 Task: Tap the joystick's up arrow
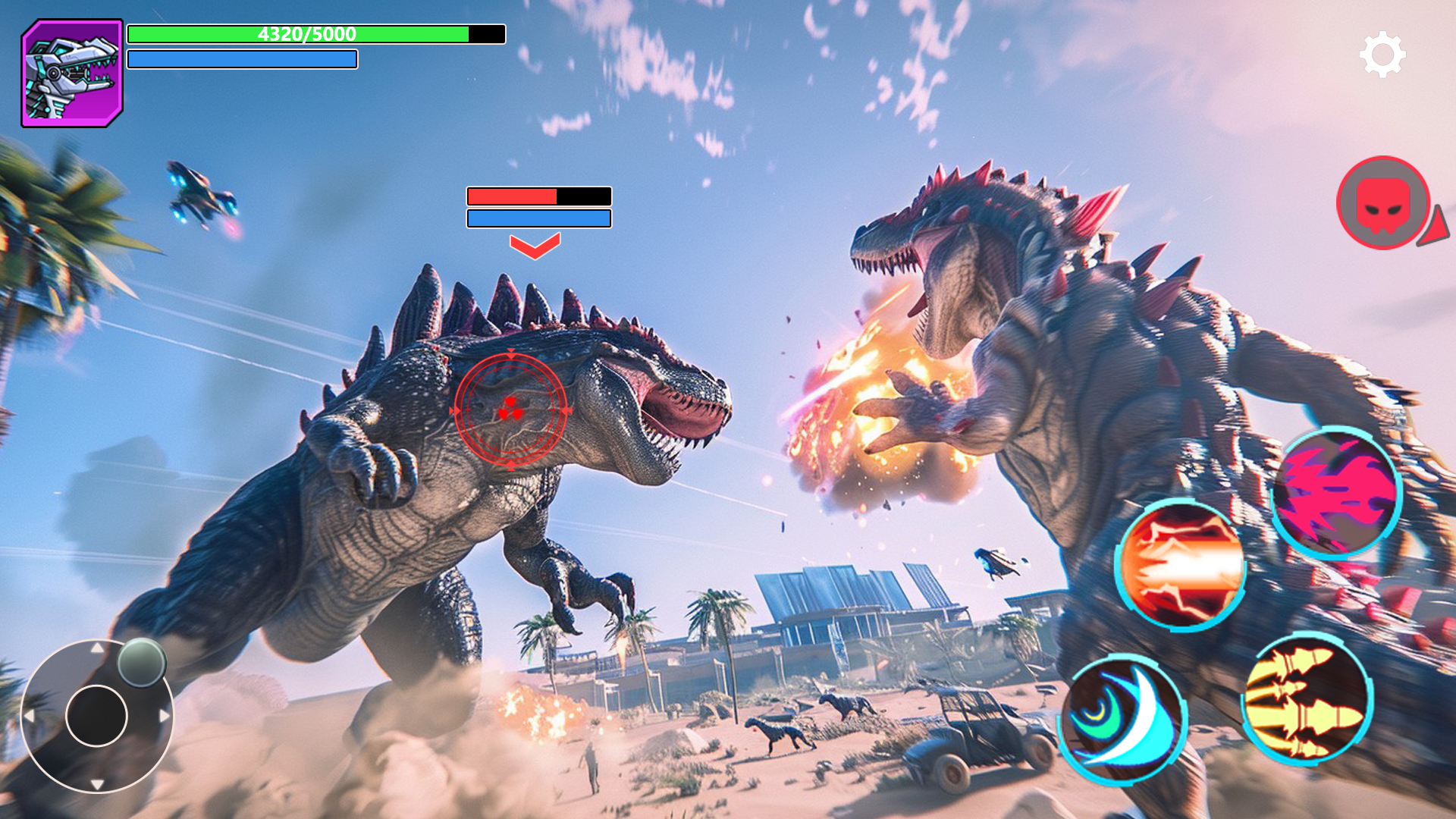(97, 648)
